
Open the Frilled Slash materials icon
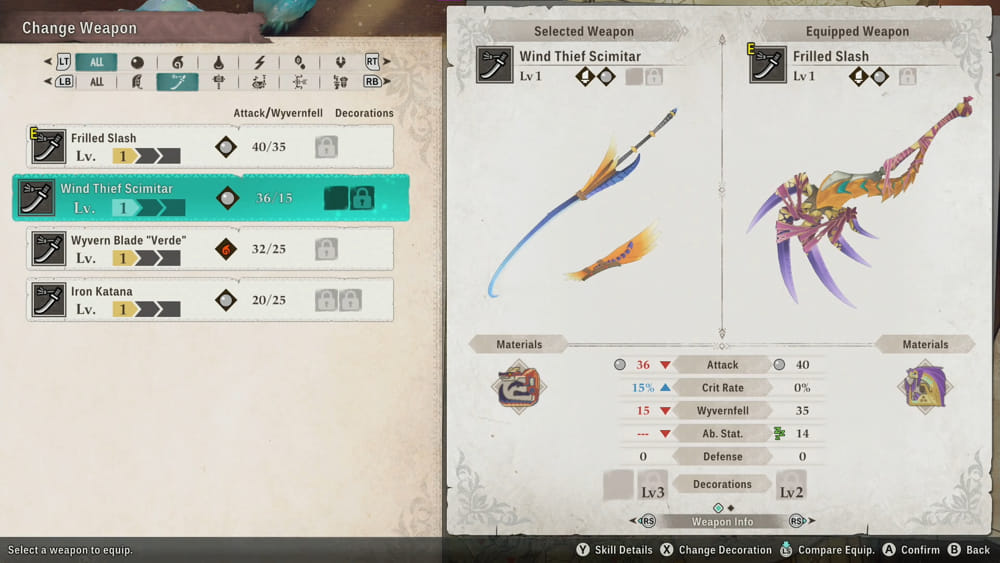(x=925, y=387)
